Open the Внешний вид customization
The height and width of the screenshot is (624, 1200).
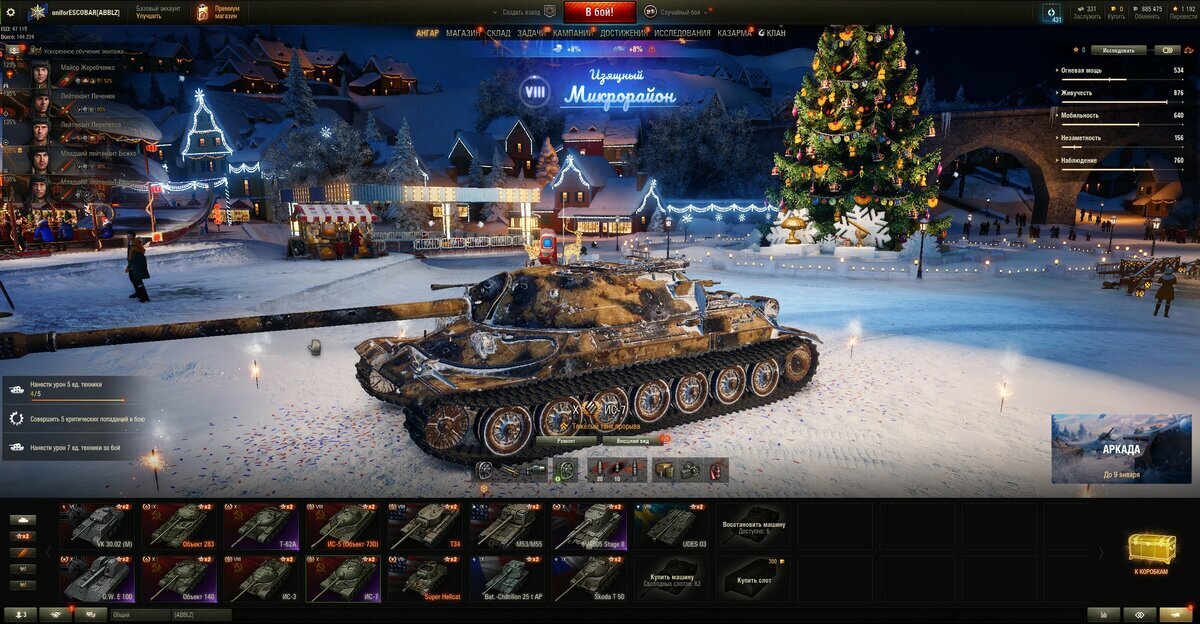click(x=632, y=440)
